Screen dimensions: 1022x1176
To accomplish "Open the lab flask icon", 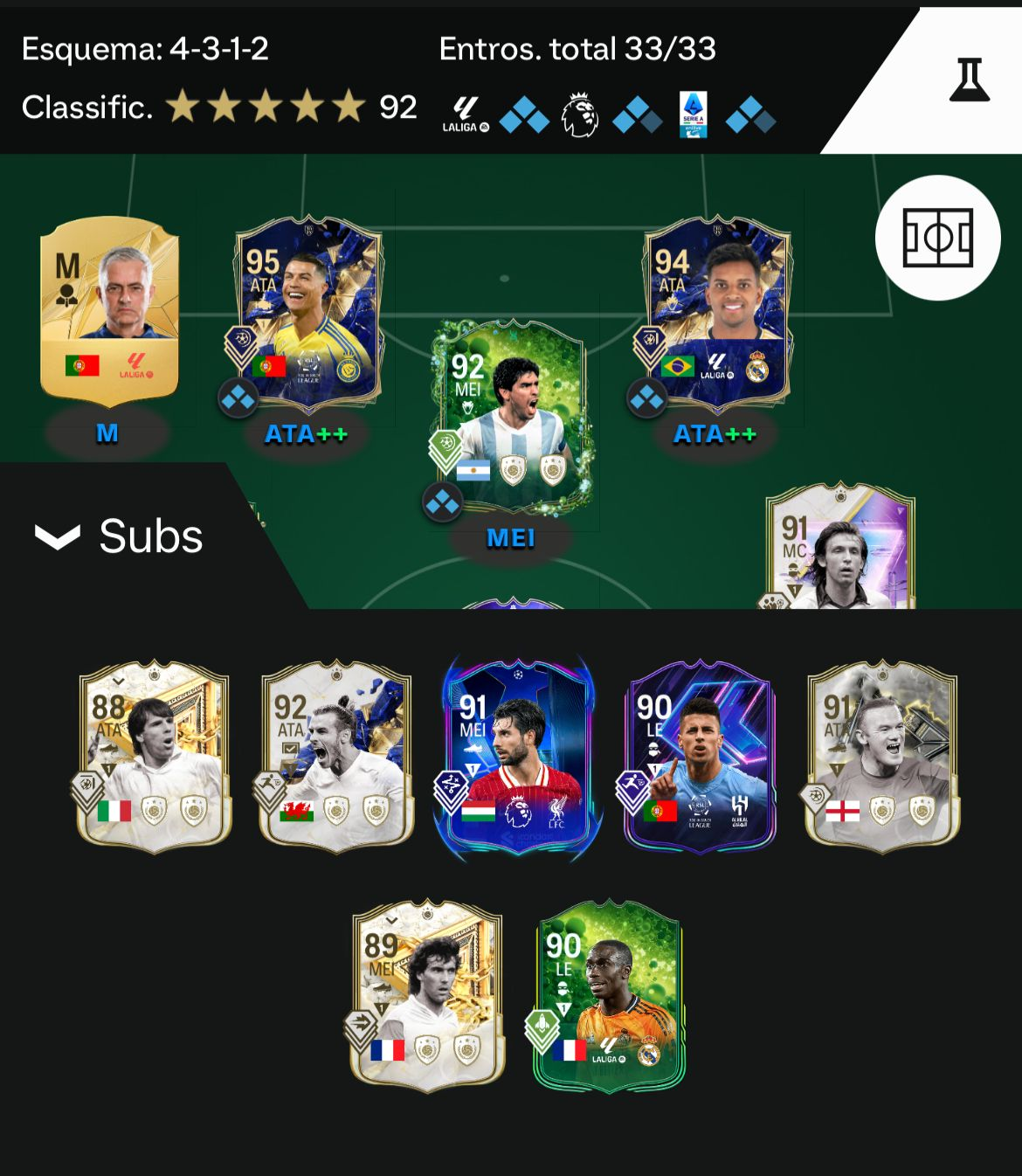I will point(970,80).
